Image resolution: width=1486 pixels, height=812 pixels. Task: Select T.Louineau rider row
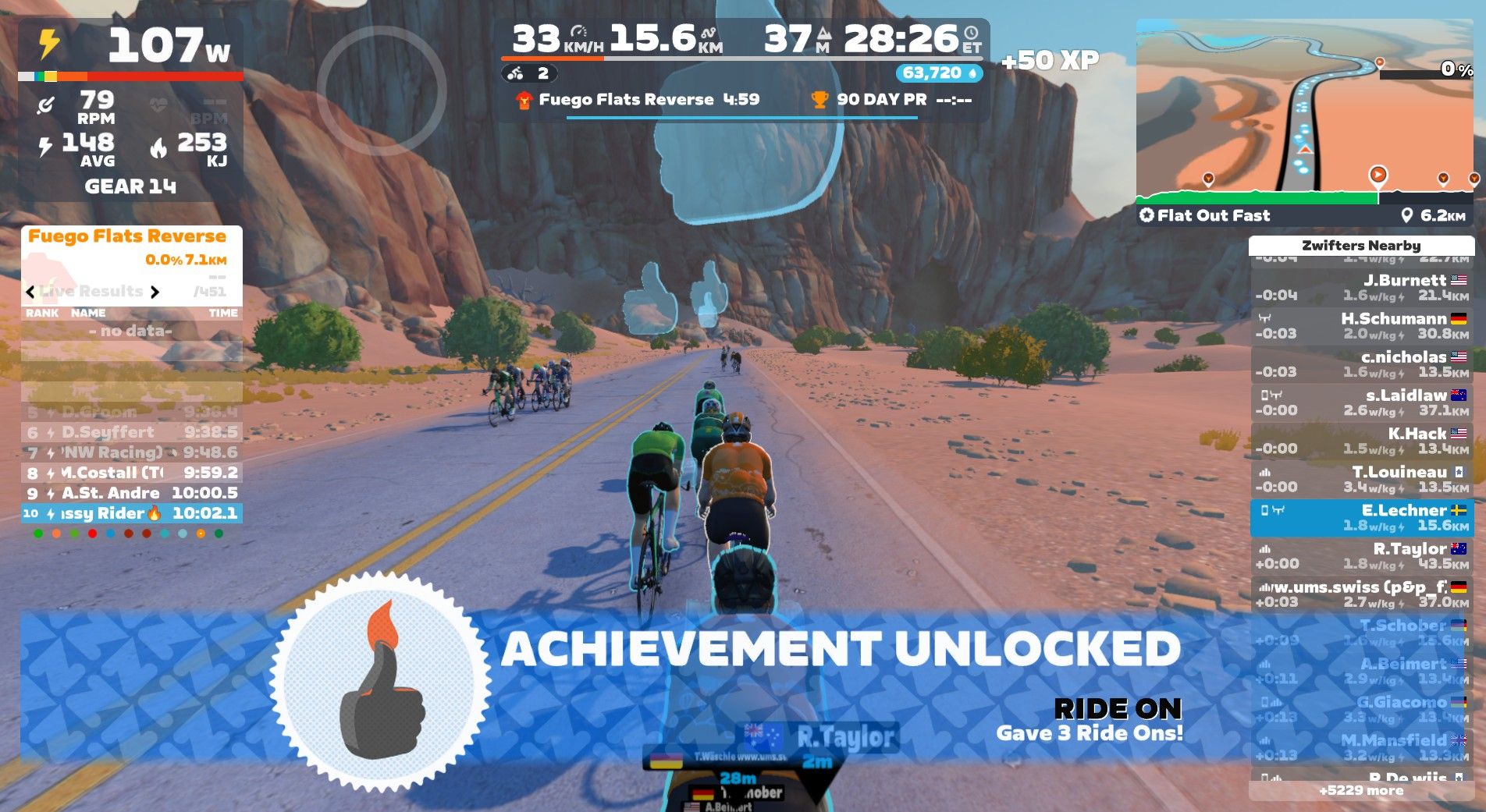pyautogui.click(x=1361, y=478)
